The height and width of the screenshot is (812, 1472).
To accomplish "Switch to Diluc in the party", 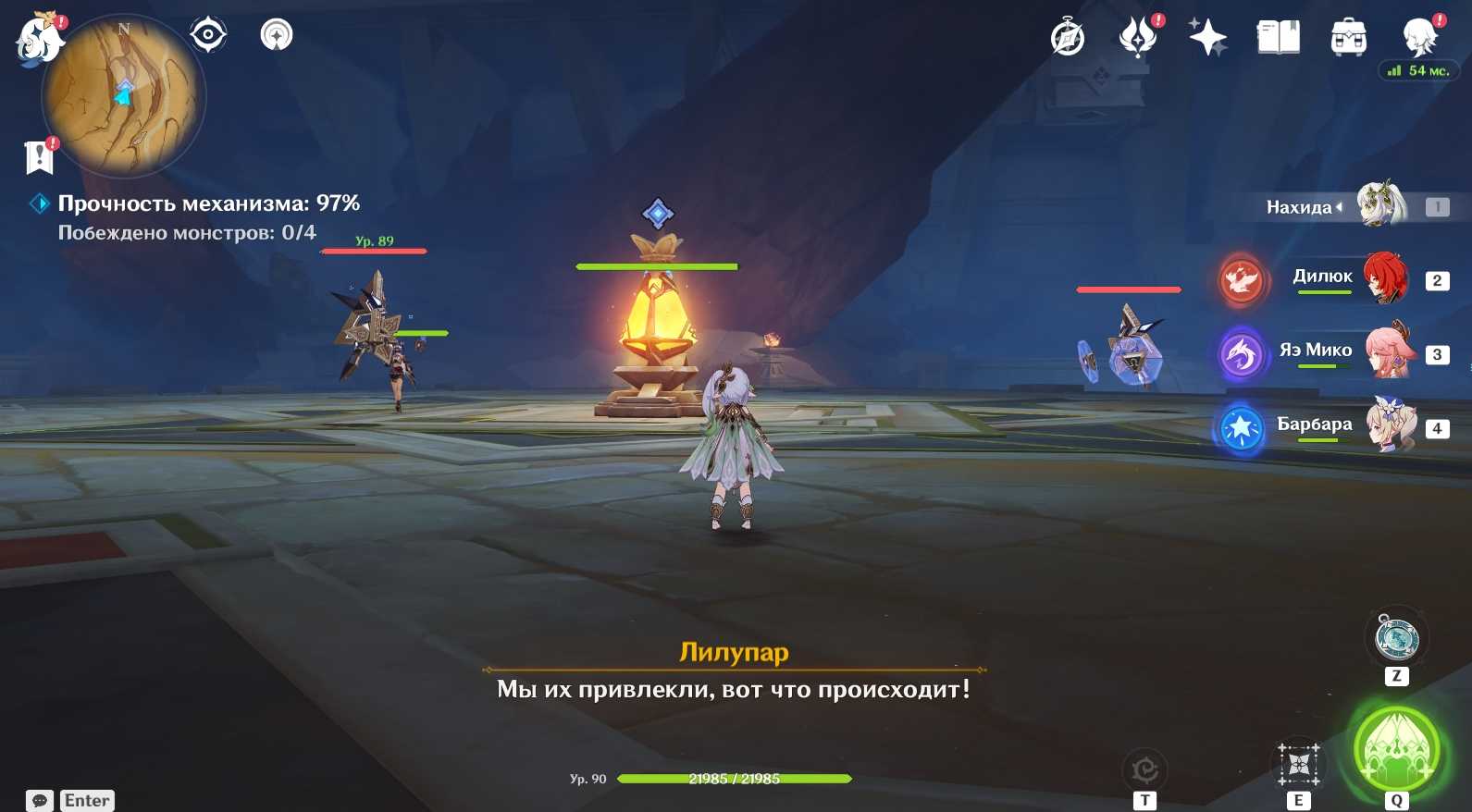I will [1385, 278].
